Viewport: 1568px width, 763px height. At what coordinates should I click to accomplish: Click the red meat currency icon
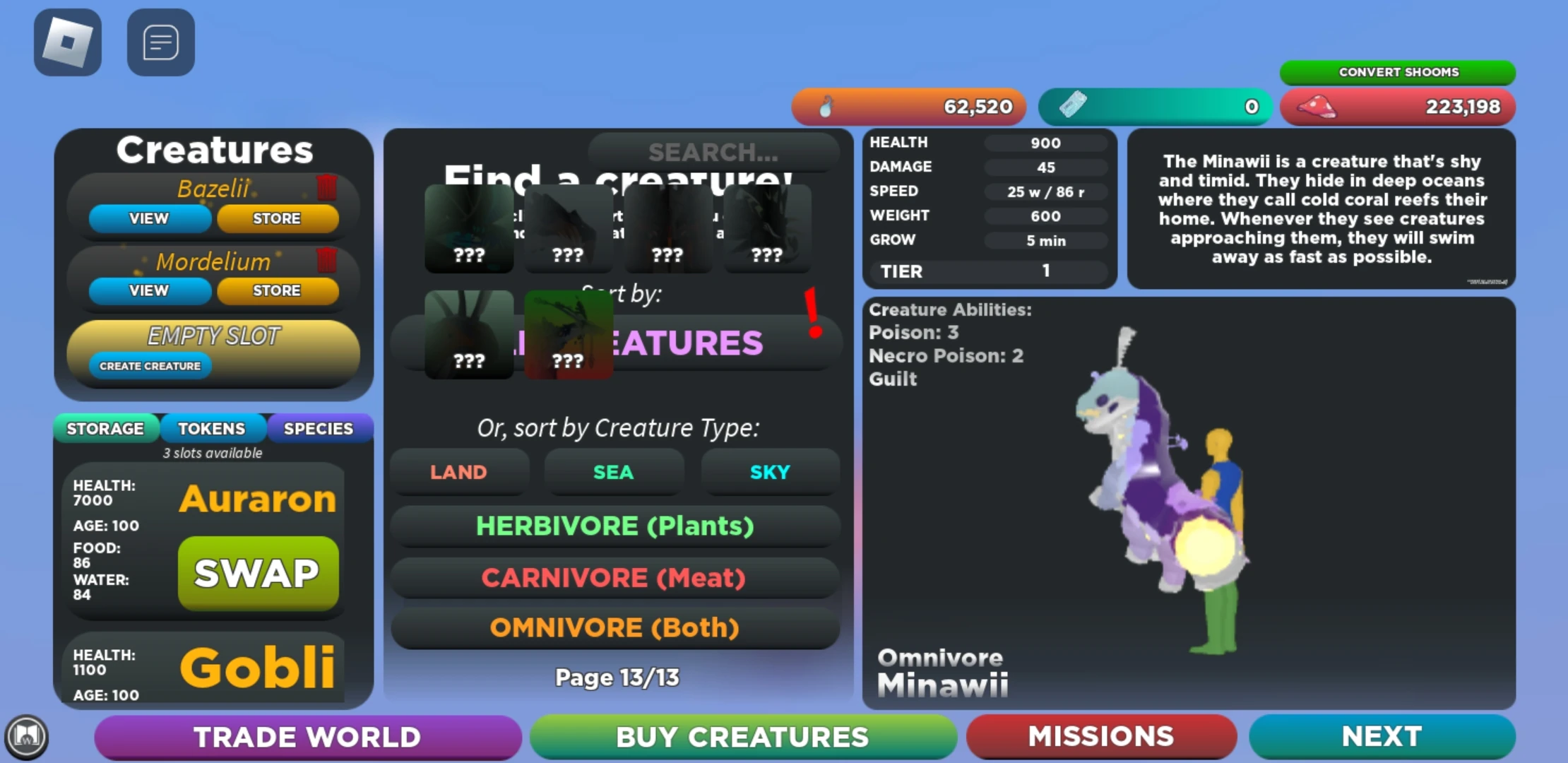1315,106
